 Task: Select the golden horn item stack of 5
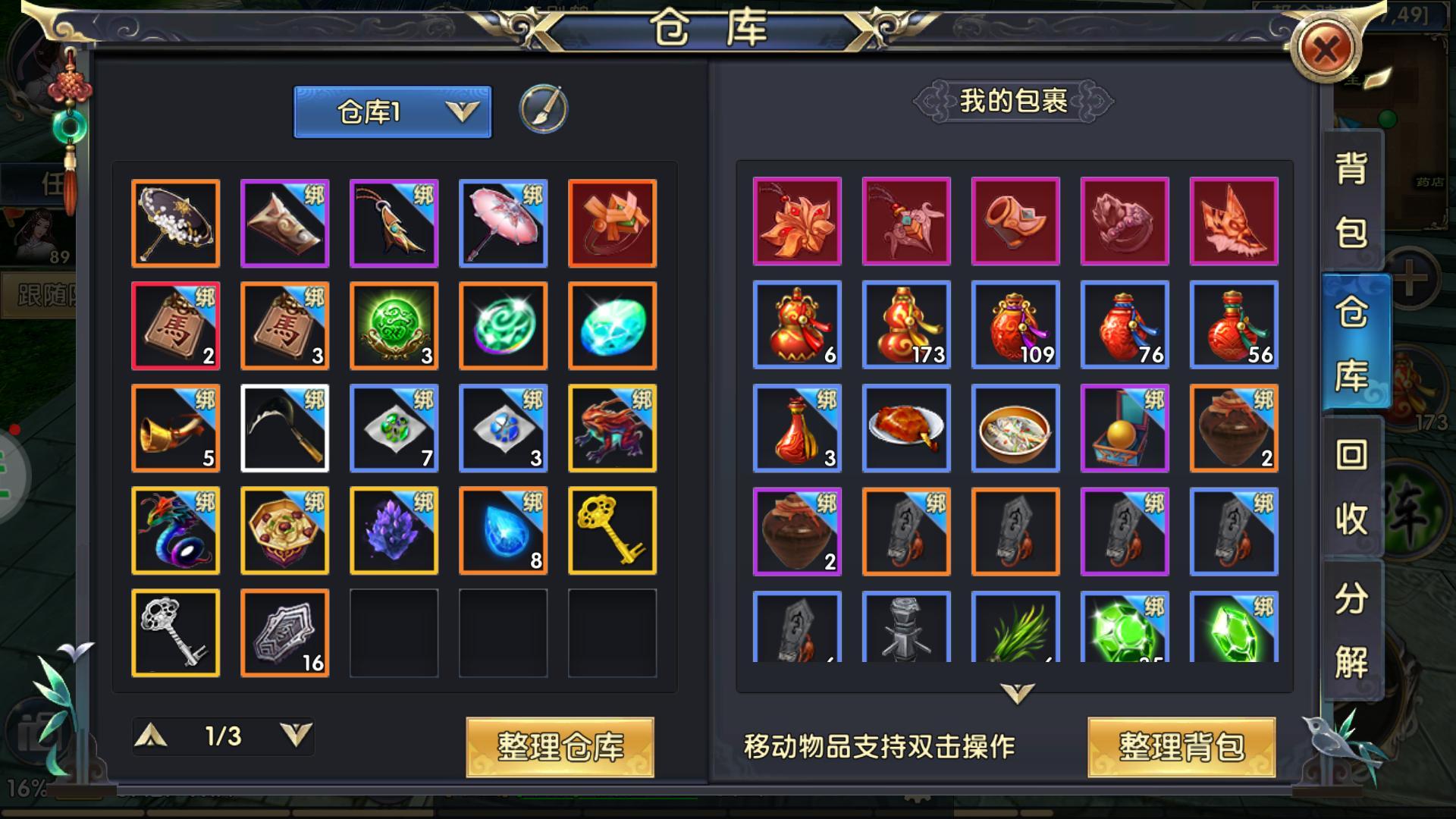tap(175, 428)
